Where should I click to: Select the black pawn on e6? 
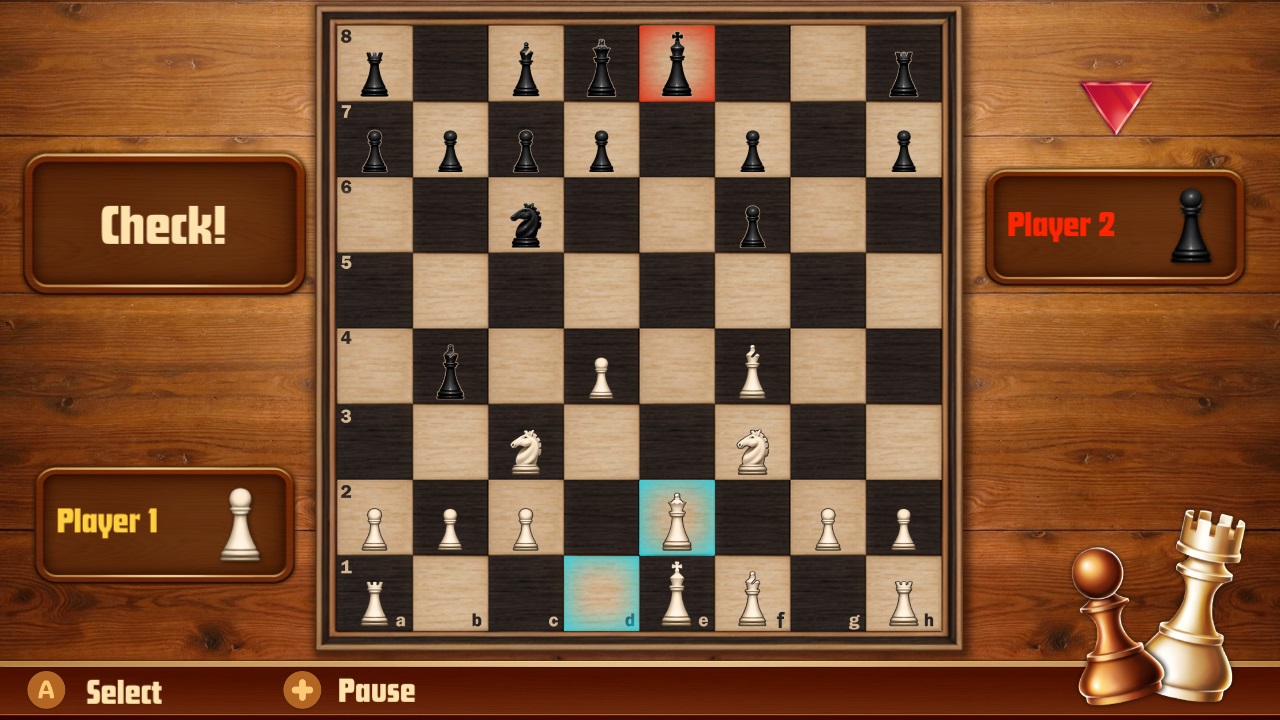752,220
